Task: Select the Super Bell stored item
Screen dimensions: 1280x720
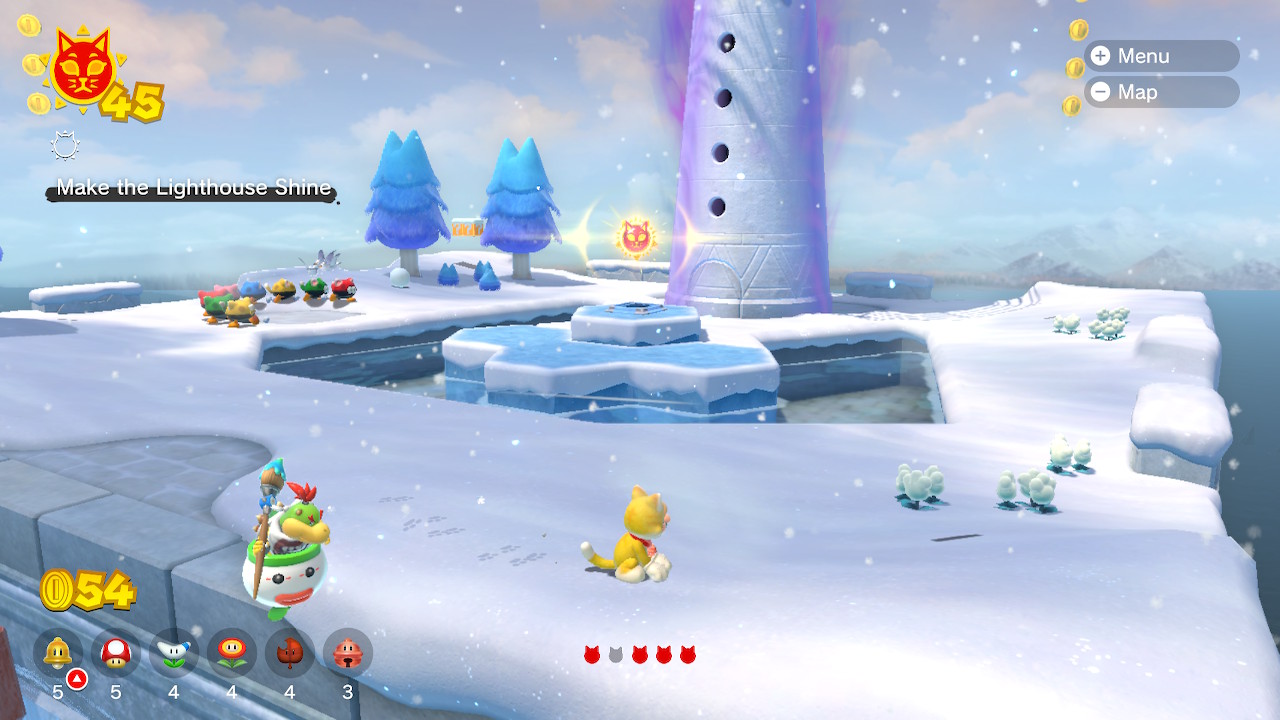Action: (58, 653)
